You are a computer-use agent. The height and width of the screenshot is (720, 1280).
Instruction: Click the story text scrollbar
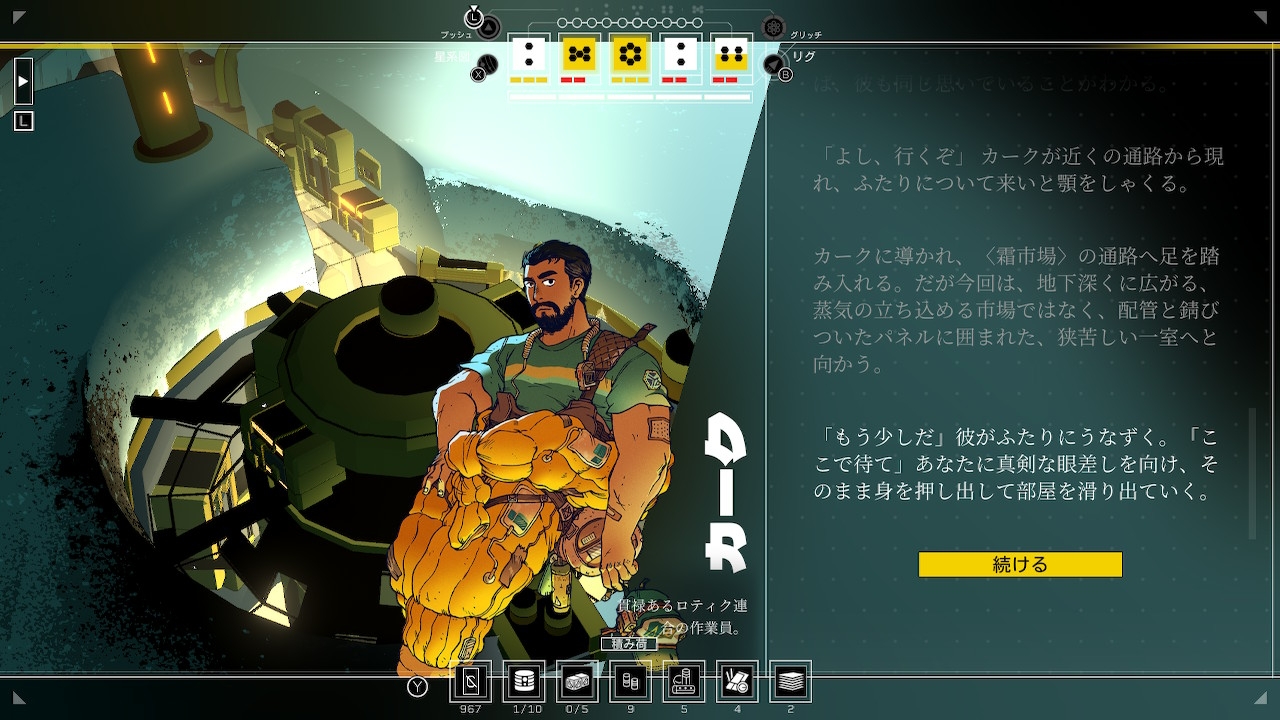1251,472
